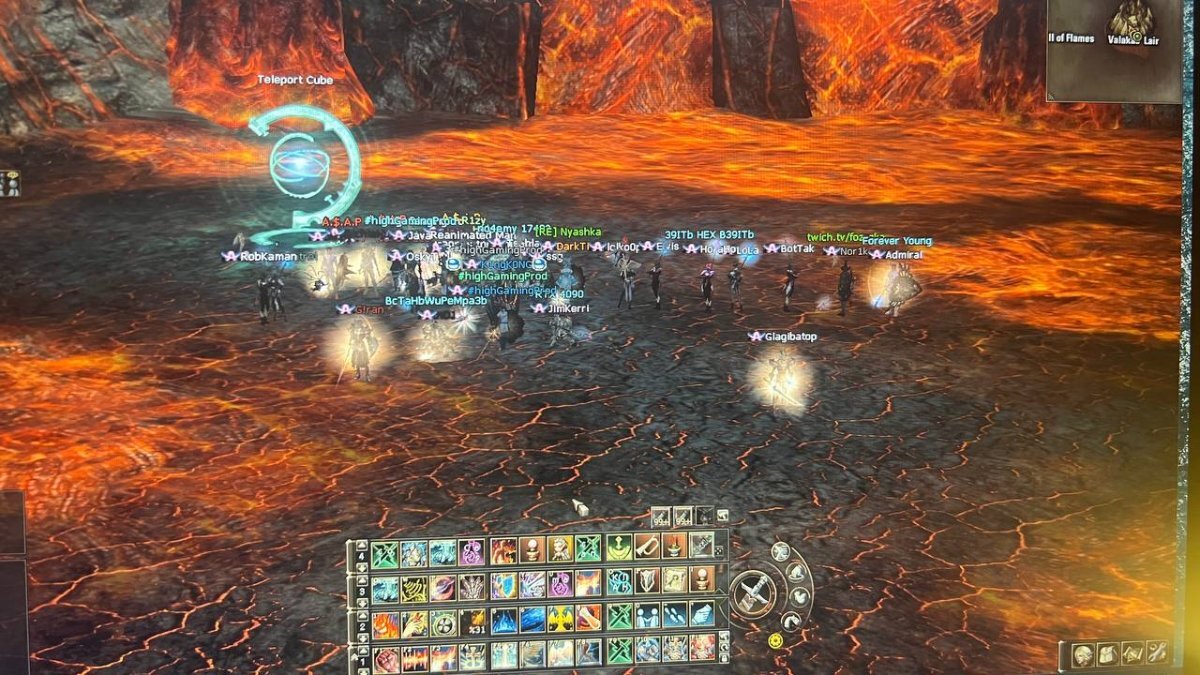1200x675 pixels.
Task: Use the item slot showing x31
Action: click(x=472, y=620)
